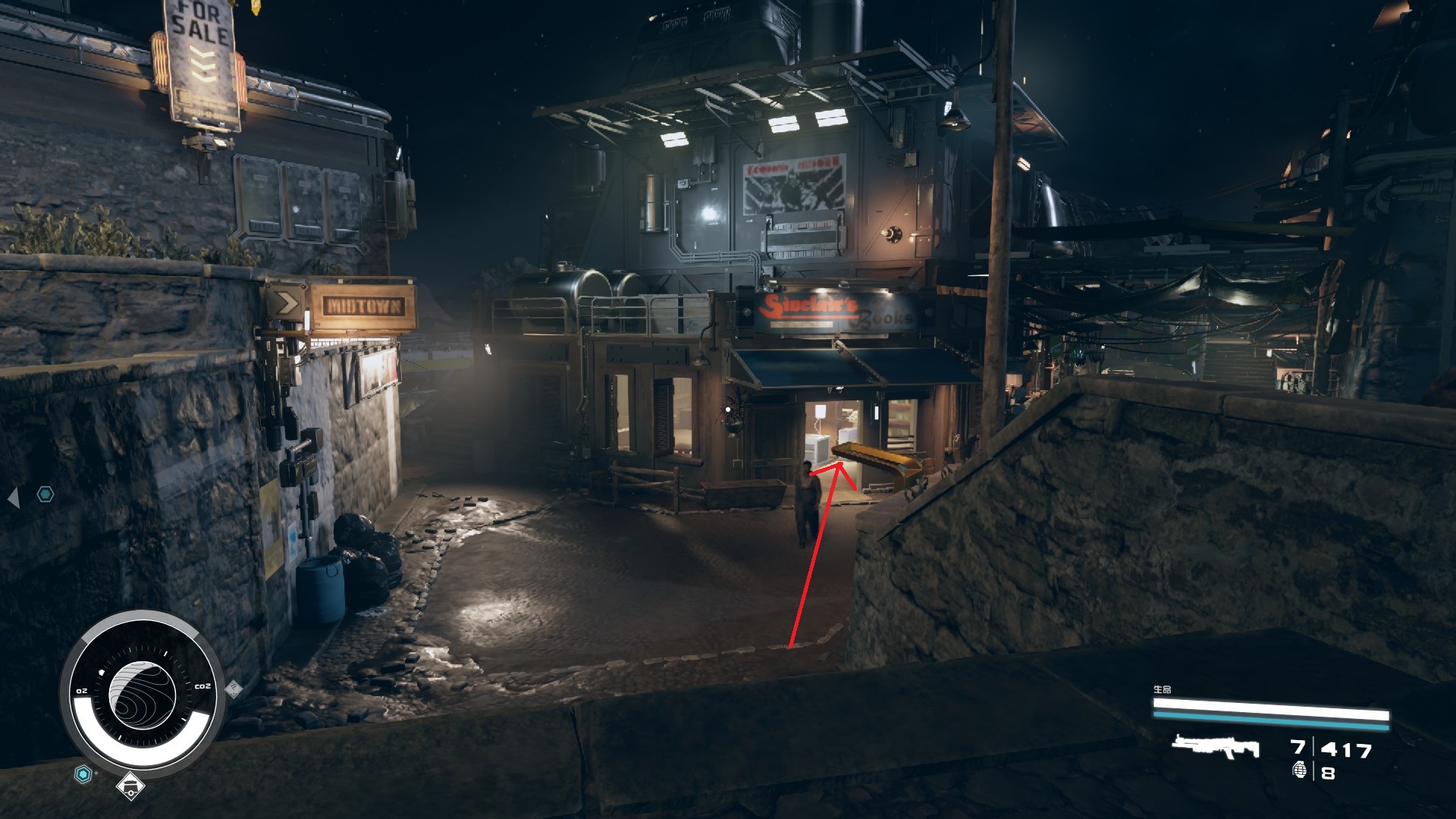Click the faded diamond icon beside CO2

234,689
